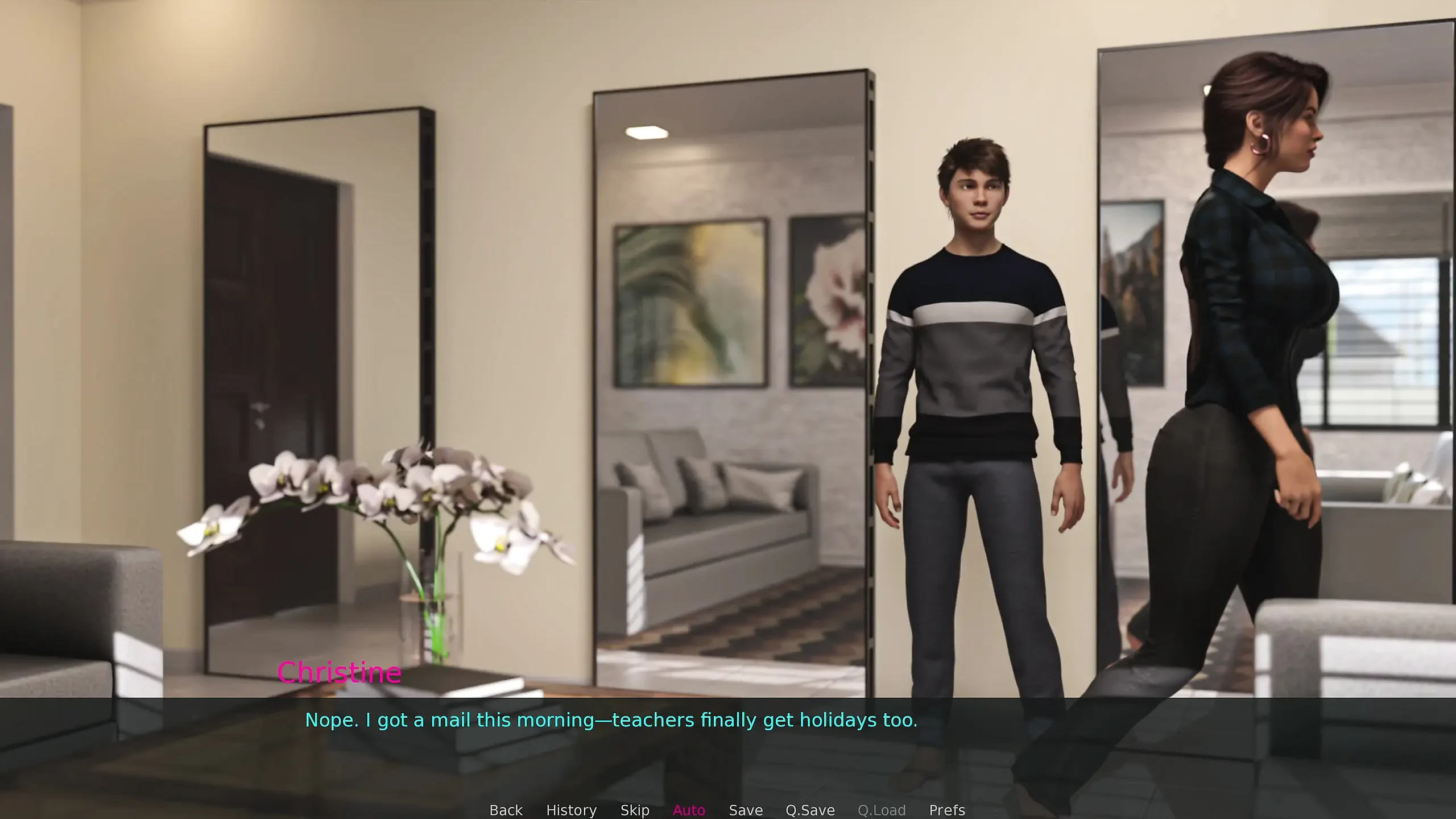1456x819 pixels.
Task: Go Back to the previous dialogue line
Action: [506, 809]
